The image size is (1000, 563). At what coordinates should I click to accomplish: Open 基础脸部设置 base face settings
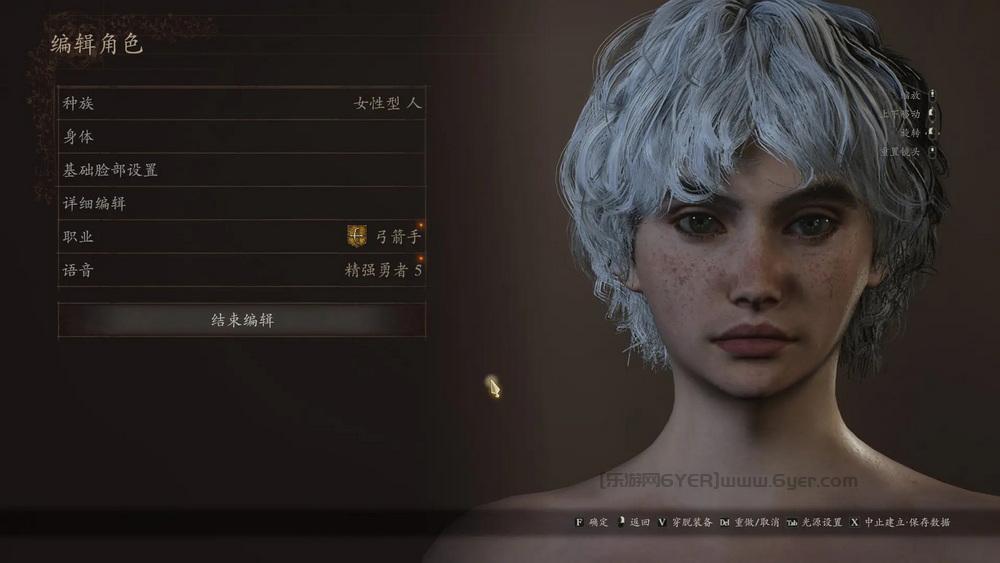point(241,170)
